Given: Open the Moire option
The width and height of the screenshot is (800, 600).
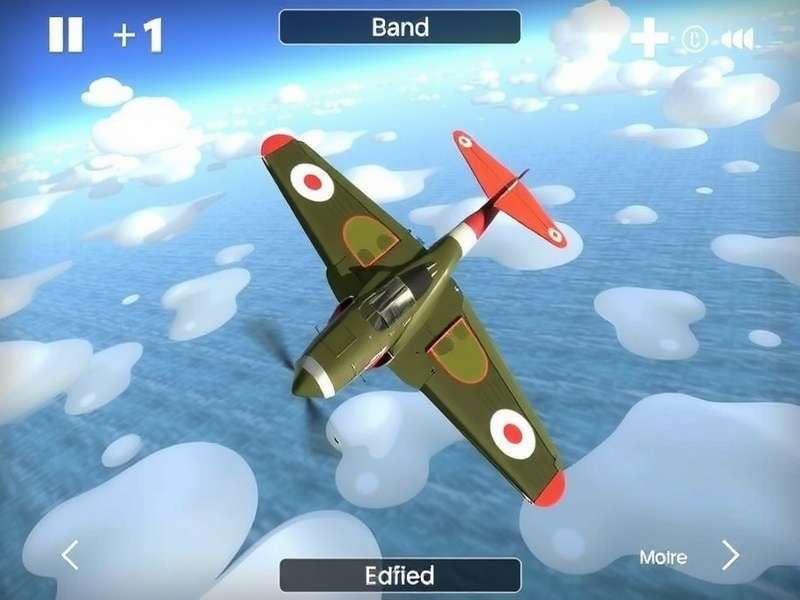Looking at the screenshot, I should pyautogui.click(x=663, y=557).
